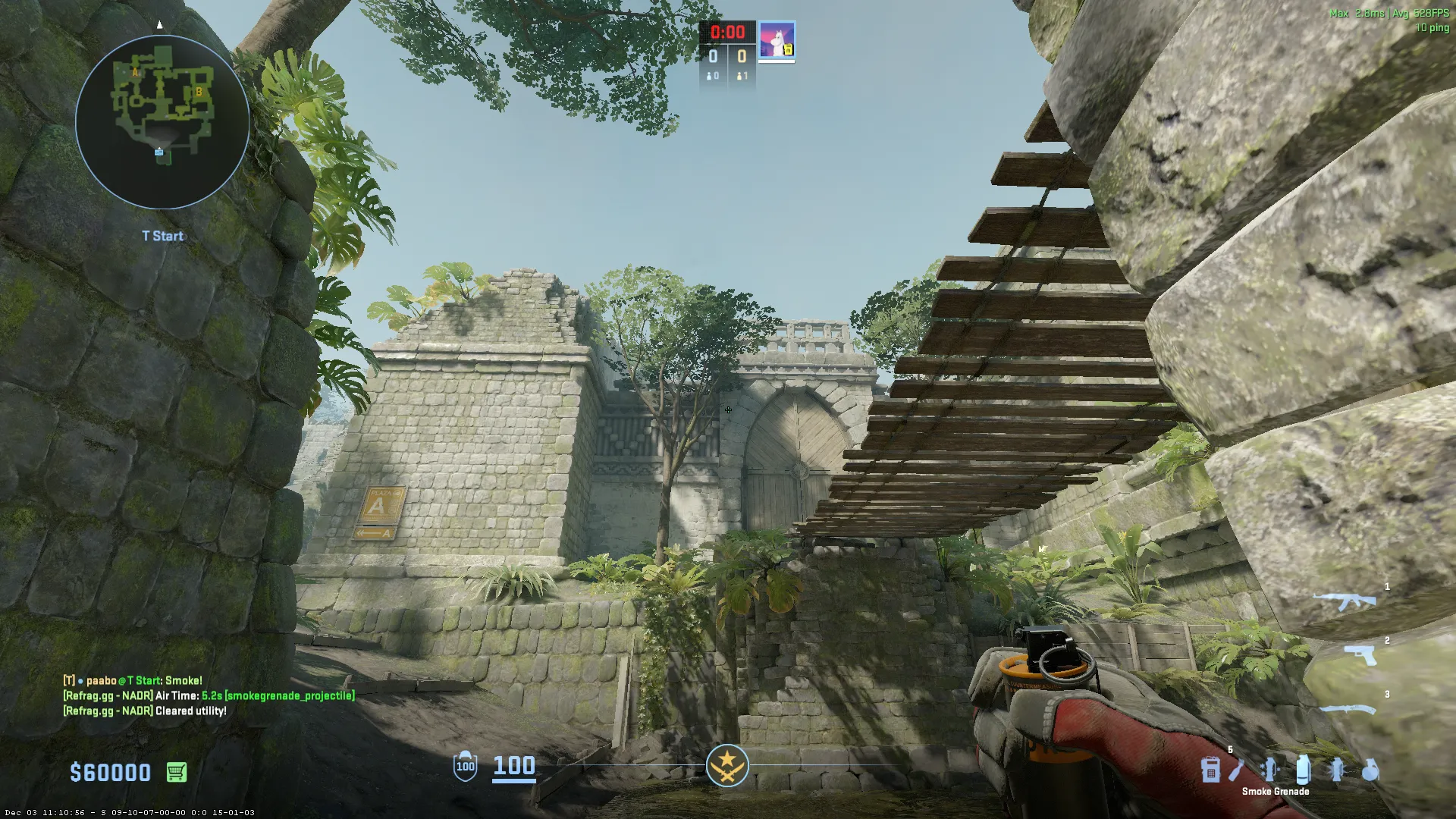Image resolution: width=1456 pixels, height=819 pixels.
Task: Select the AK-47 rifle slot
Action: pyautogui.click(x=1345, y=602)
